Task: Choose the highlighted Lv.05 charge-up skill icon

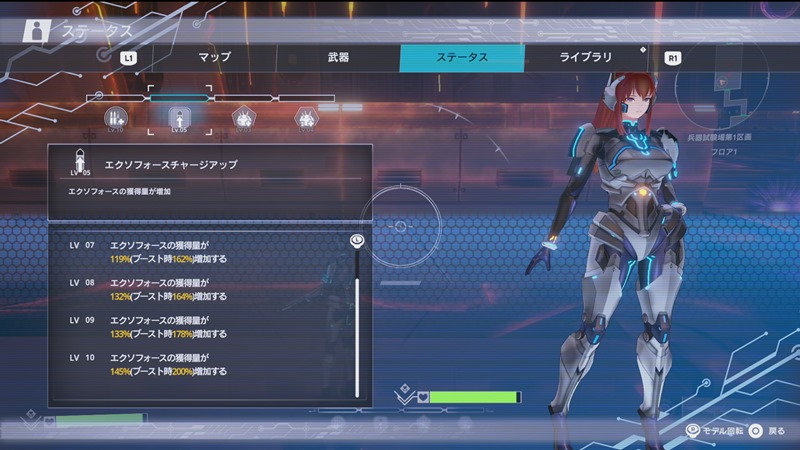Action: (x=180, y=119)
